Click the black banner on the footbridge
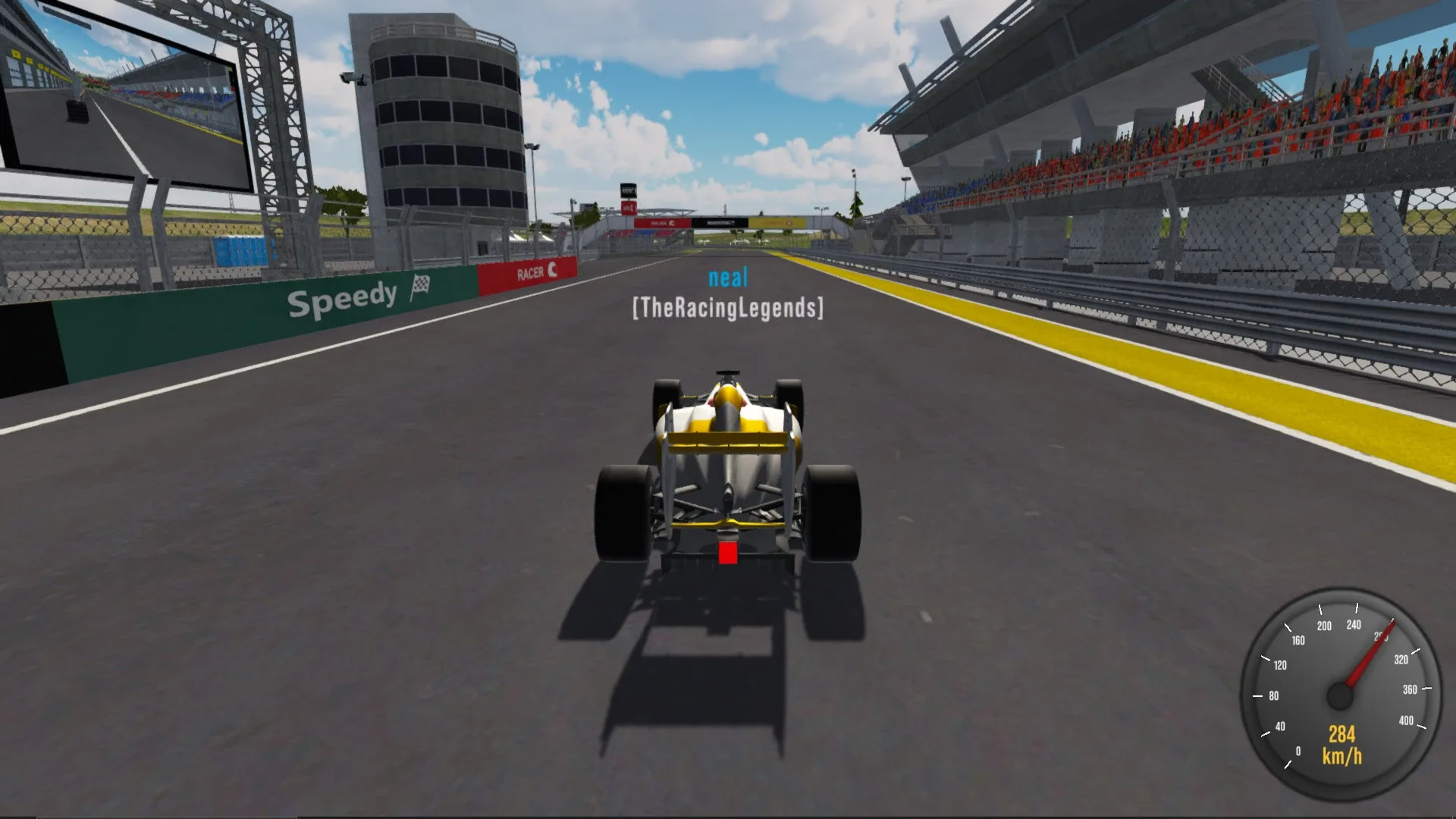This screenshot has width=1456, height=819. tap(719, 224)
